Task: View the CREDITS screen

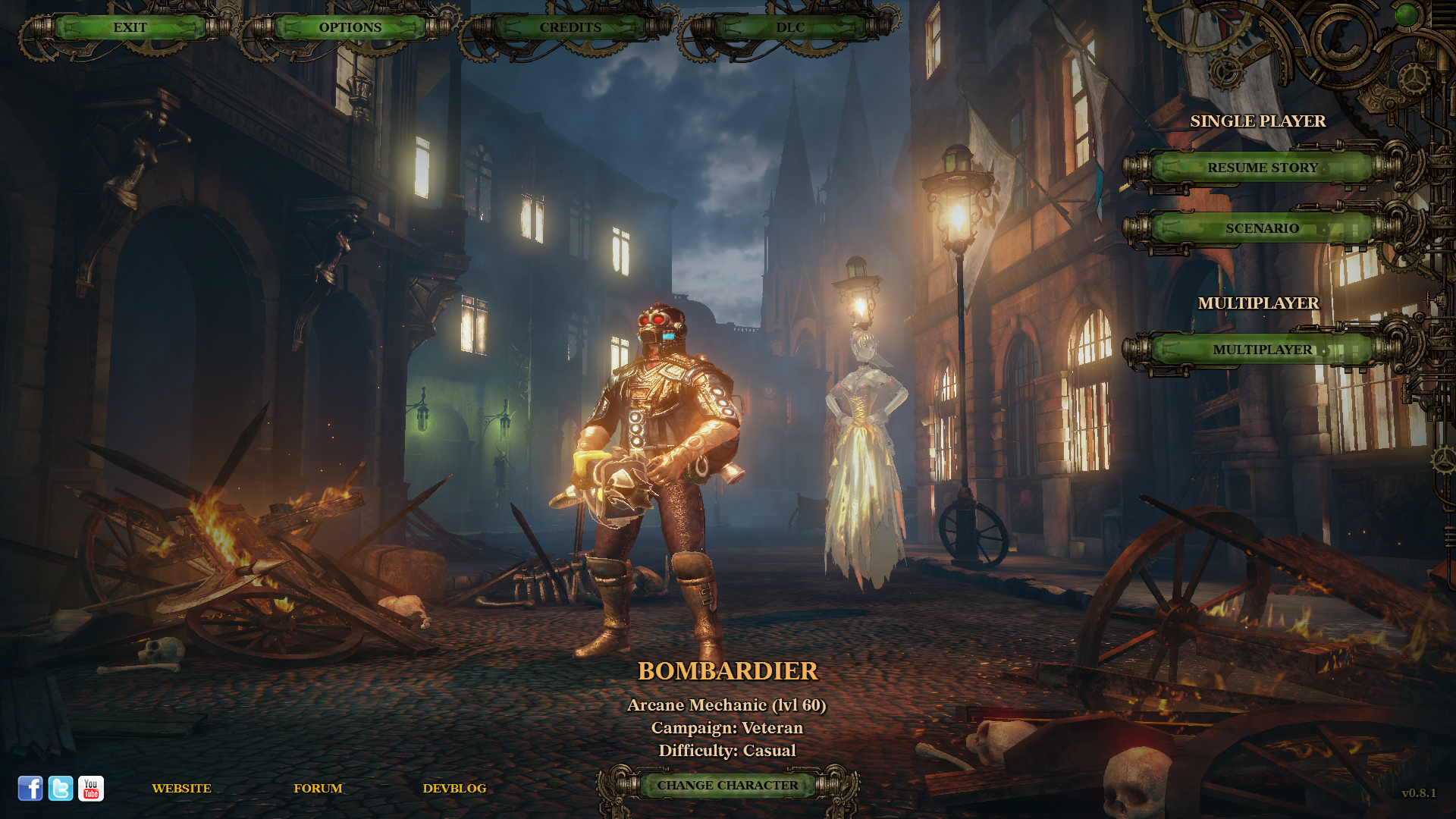Action: [570, 27]
